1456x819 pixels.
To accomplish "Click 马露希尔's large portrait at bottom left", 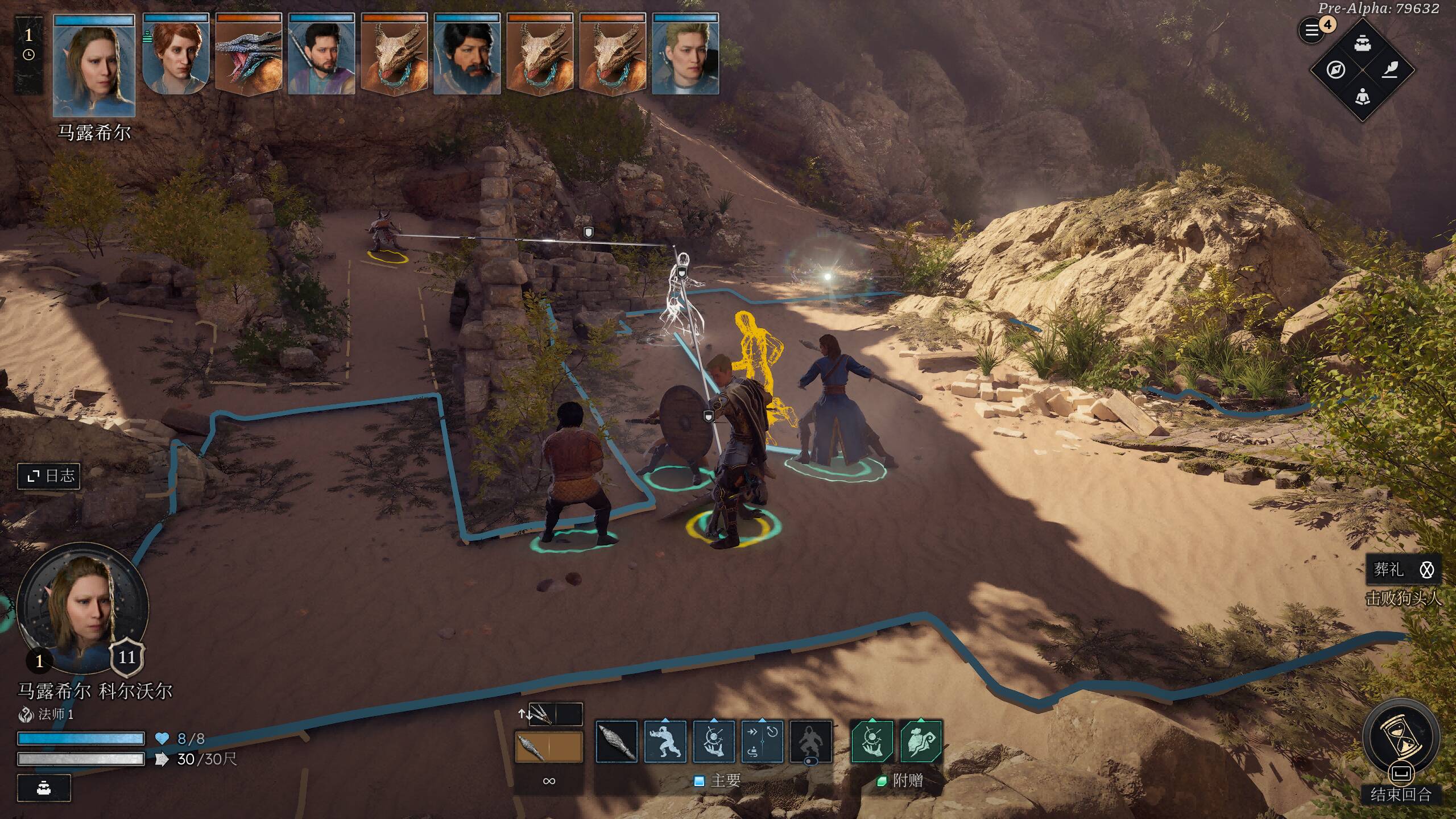I will (82, 607).
